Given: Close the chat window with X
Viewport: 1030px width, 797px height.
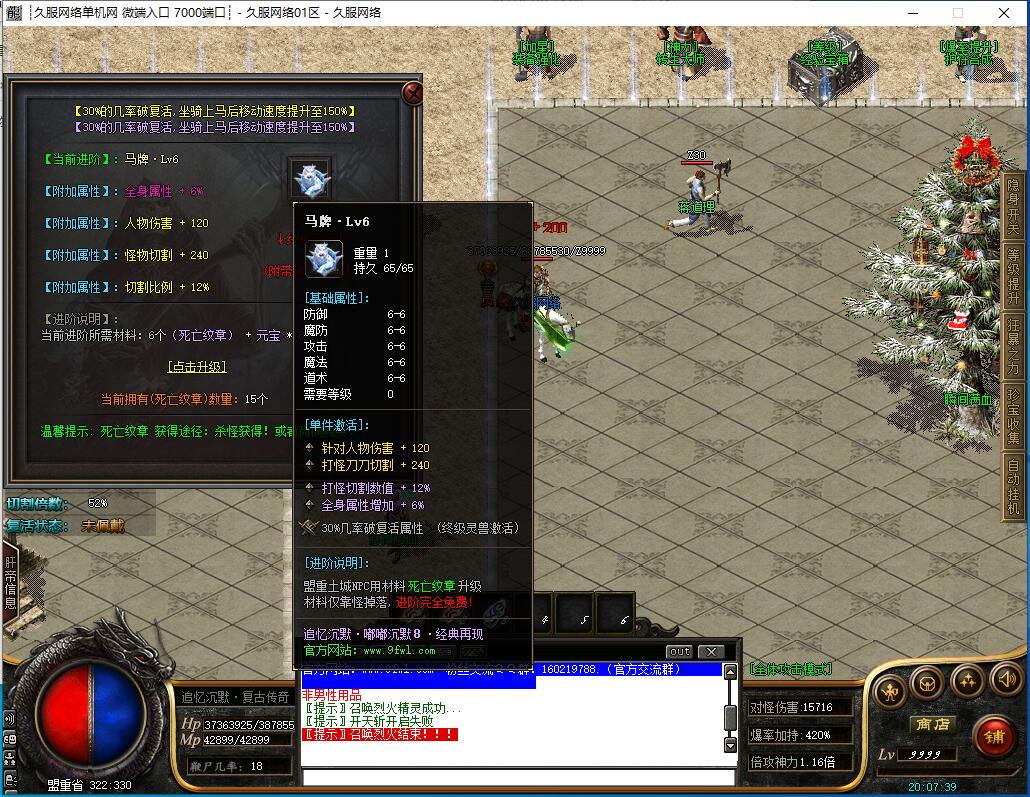Looking at the screenshot, I should (x=710, y=652).
